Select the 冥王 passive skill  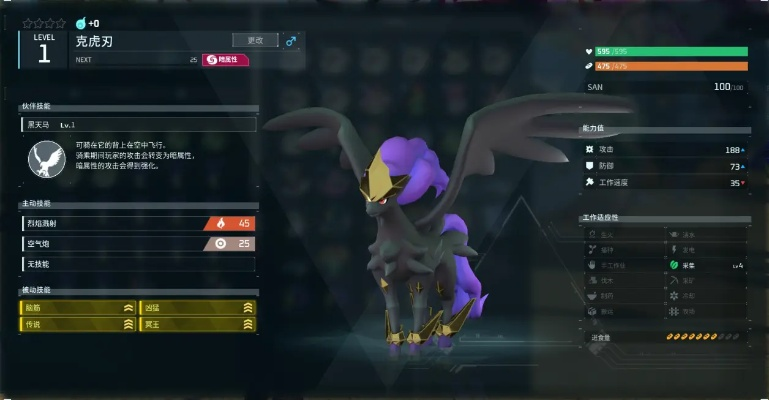click(x=197, y=325)
